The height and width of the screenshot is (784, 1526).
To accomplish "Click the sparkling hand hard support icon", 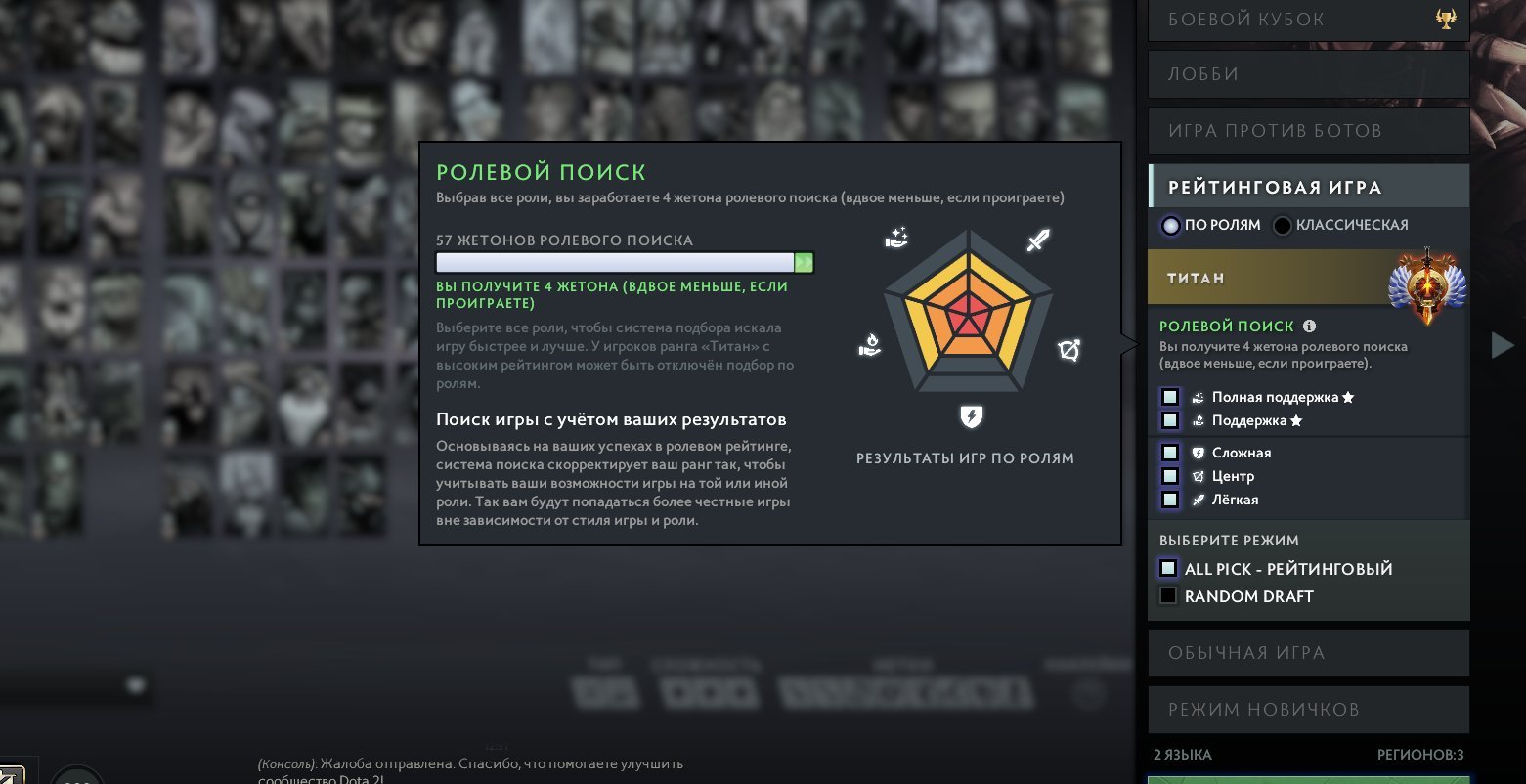I will pos(896,238).
